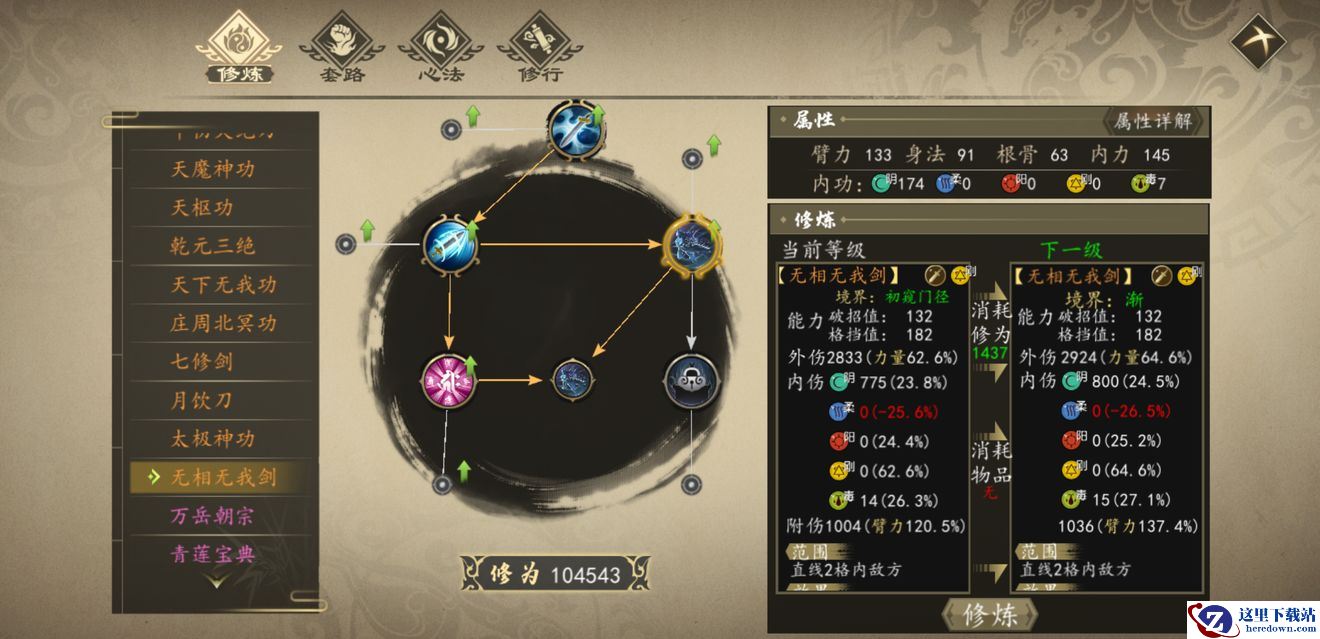This screenshot has height=639, width=1320.
Task: Open the 套路 tab
Action: pos(342,47)
